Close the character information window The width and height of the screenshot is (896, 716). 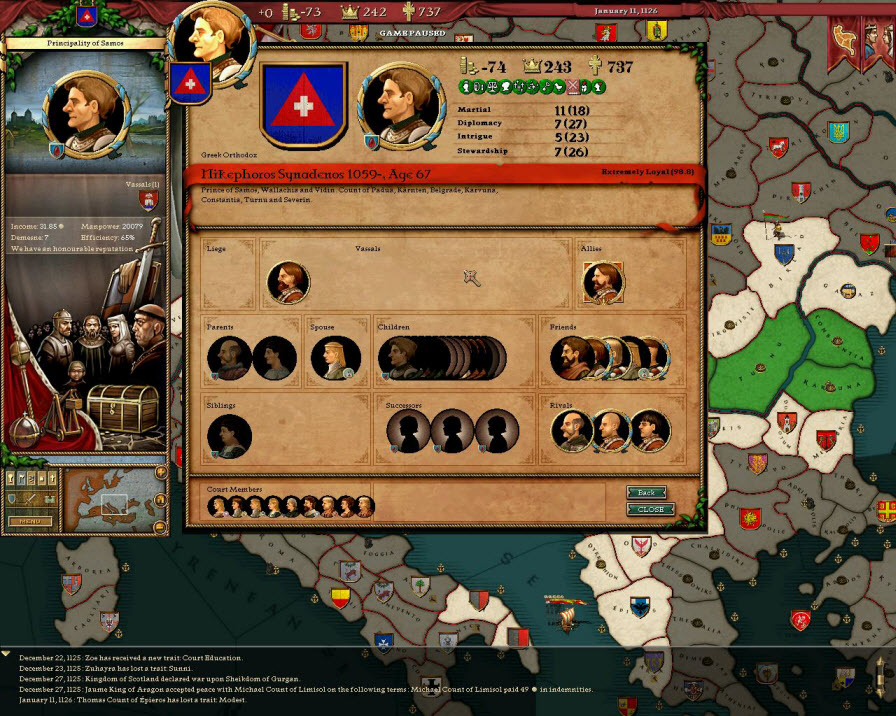pyautogui.click(x=650, y=509)
